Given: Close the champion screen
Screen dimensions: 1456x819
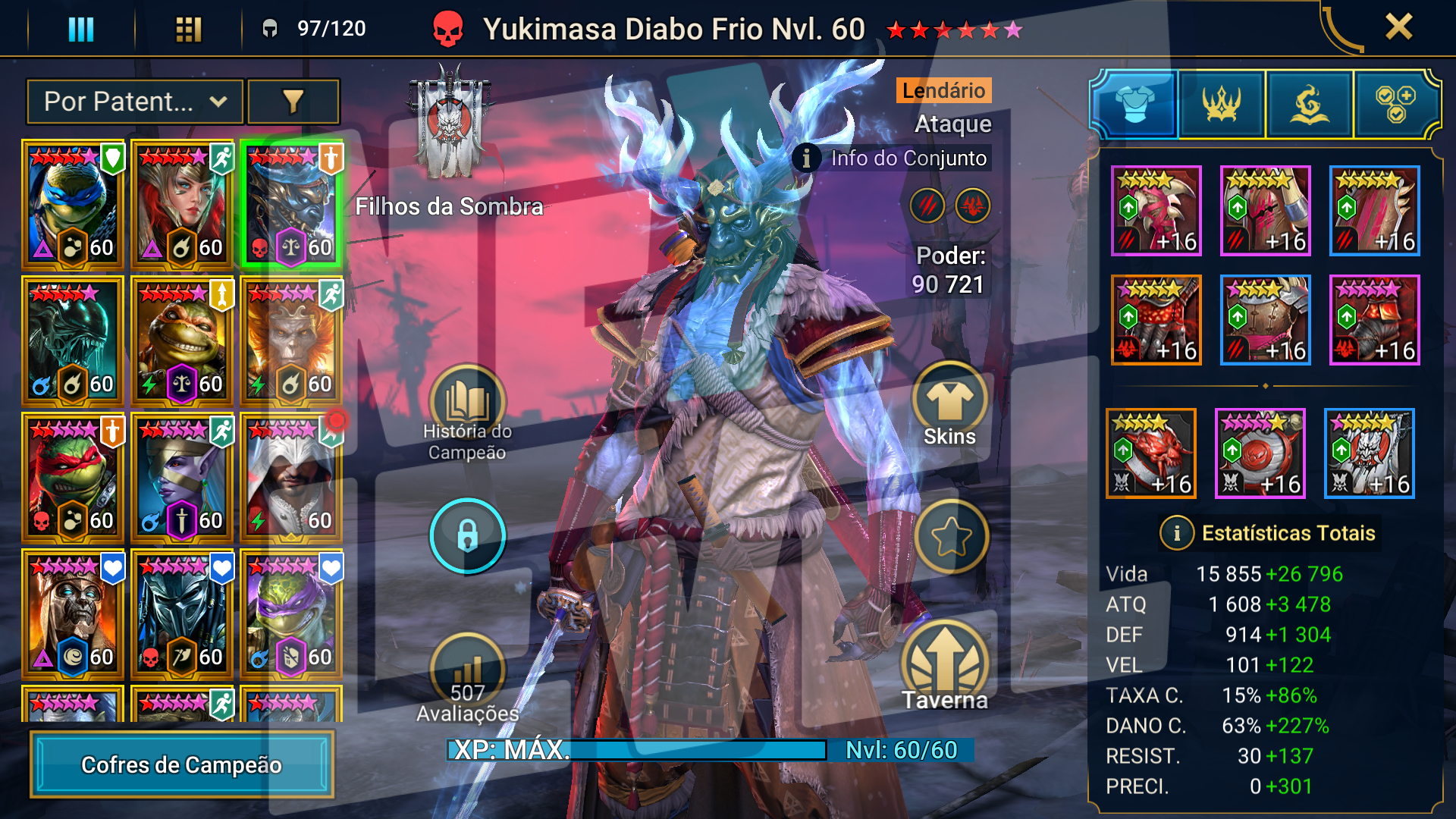Looking at the screenshot, I should pyautogui.click(x=1398, y=27).
